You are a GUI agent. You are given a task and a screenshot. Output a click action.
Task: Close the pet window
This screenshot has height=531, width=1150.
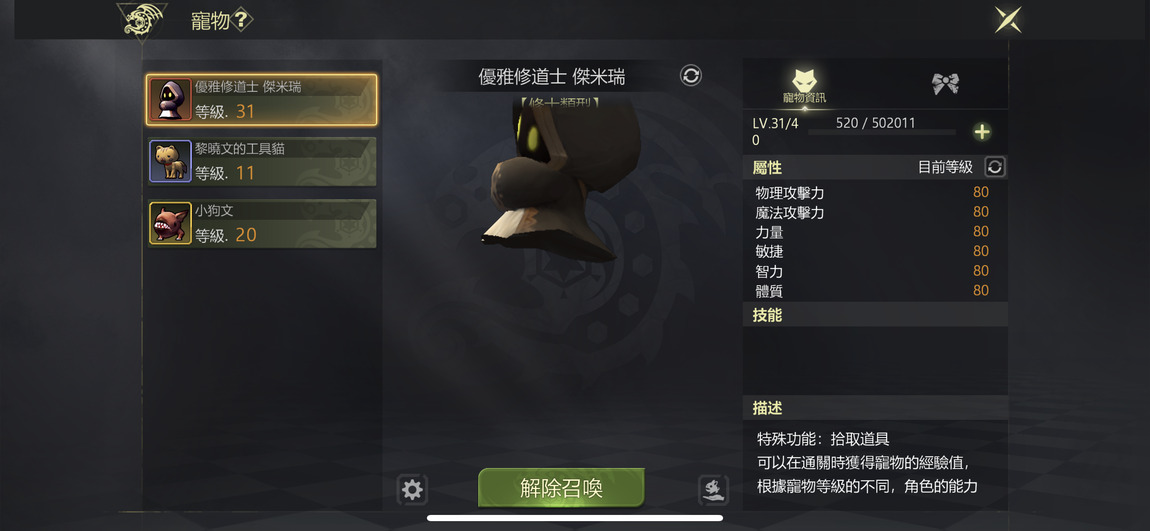[x=1007, y=20]
